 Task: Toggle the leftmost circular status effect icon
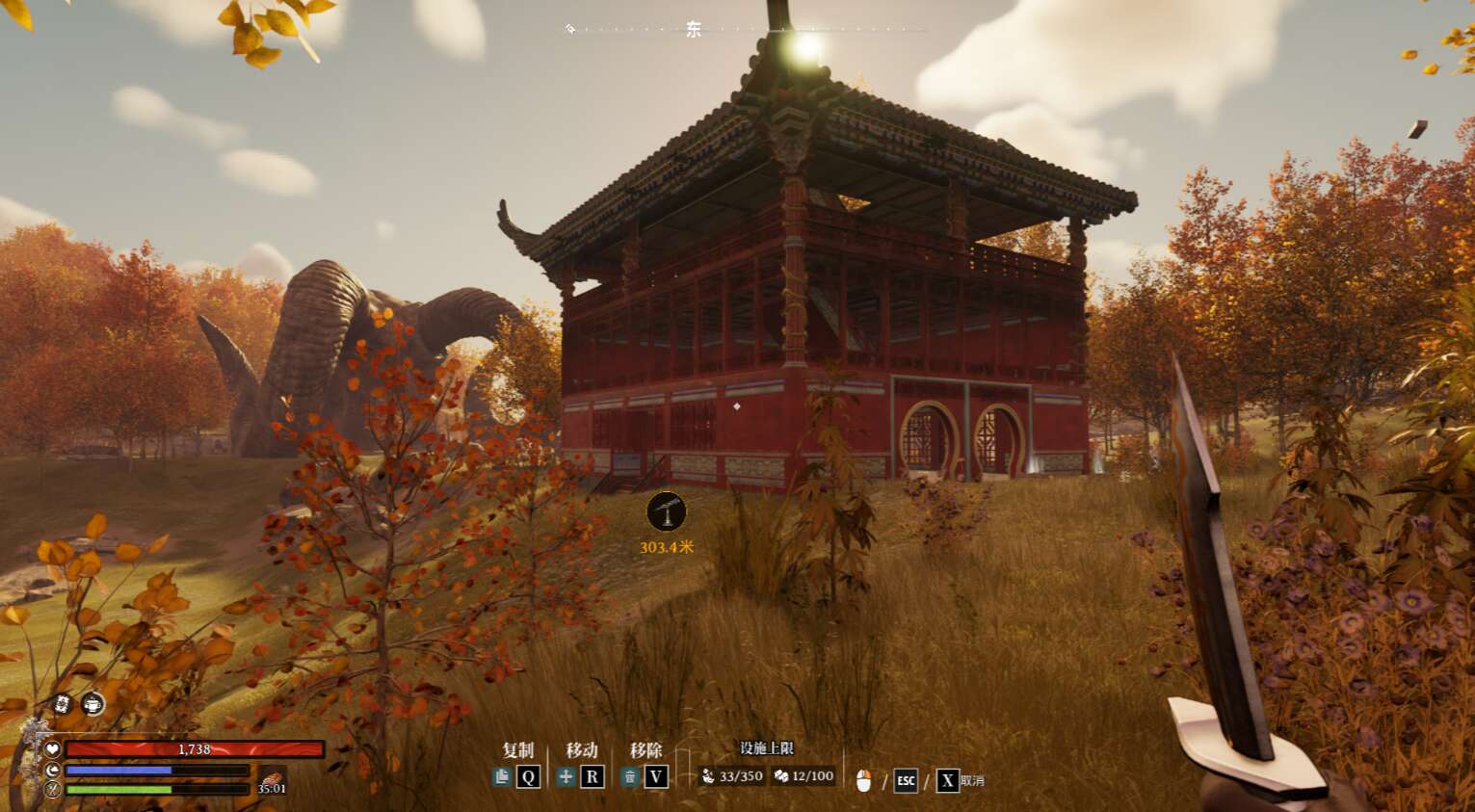[63, 703]
